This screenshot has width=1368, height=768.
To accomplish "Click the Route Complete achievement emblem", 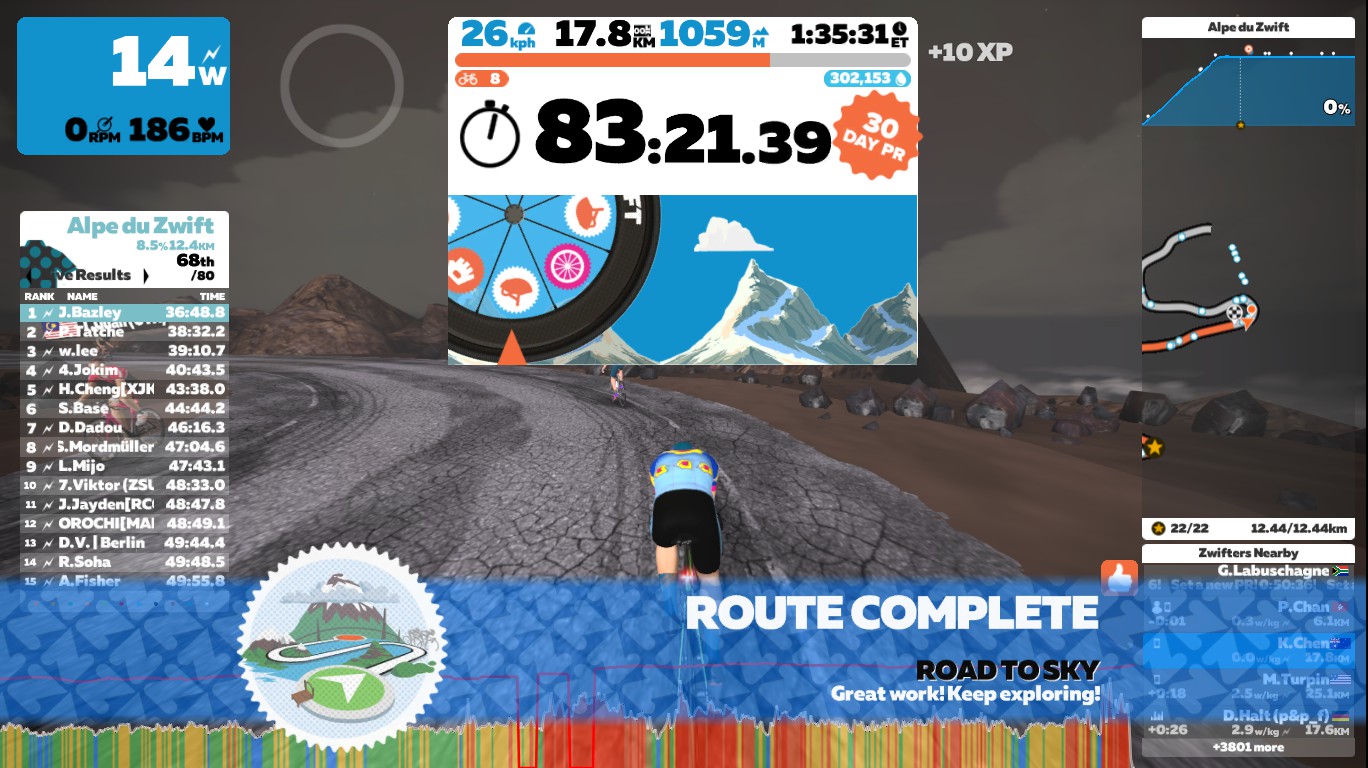I will click(342, 645).
